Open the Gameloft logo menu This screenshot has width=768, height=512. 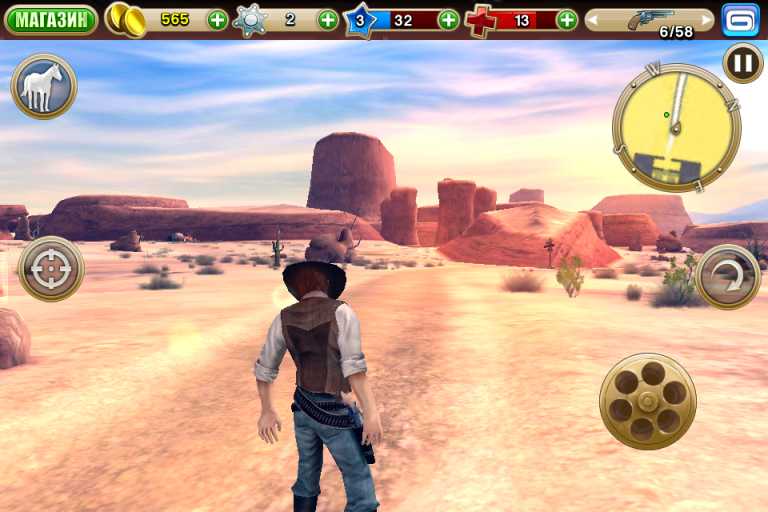point(741,19)
